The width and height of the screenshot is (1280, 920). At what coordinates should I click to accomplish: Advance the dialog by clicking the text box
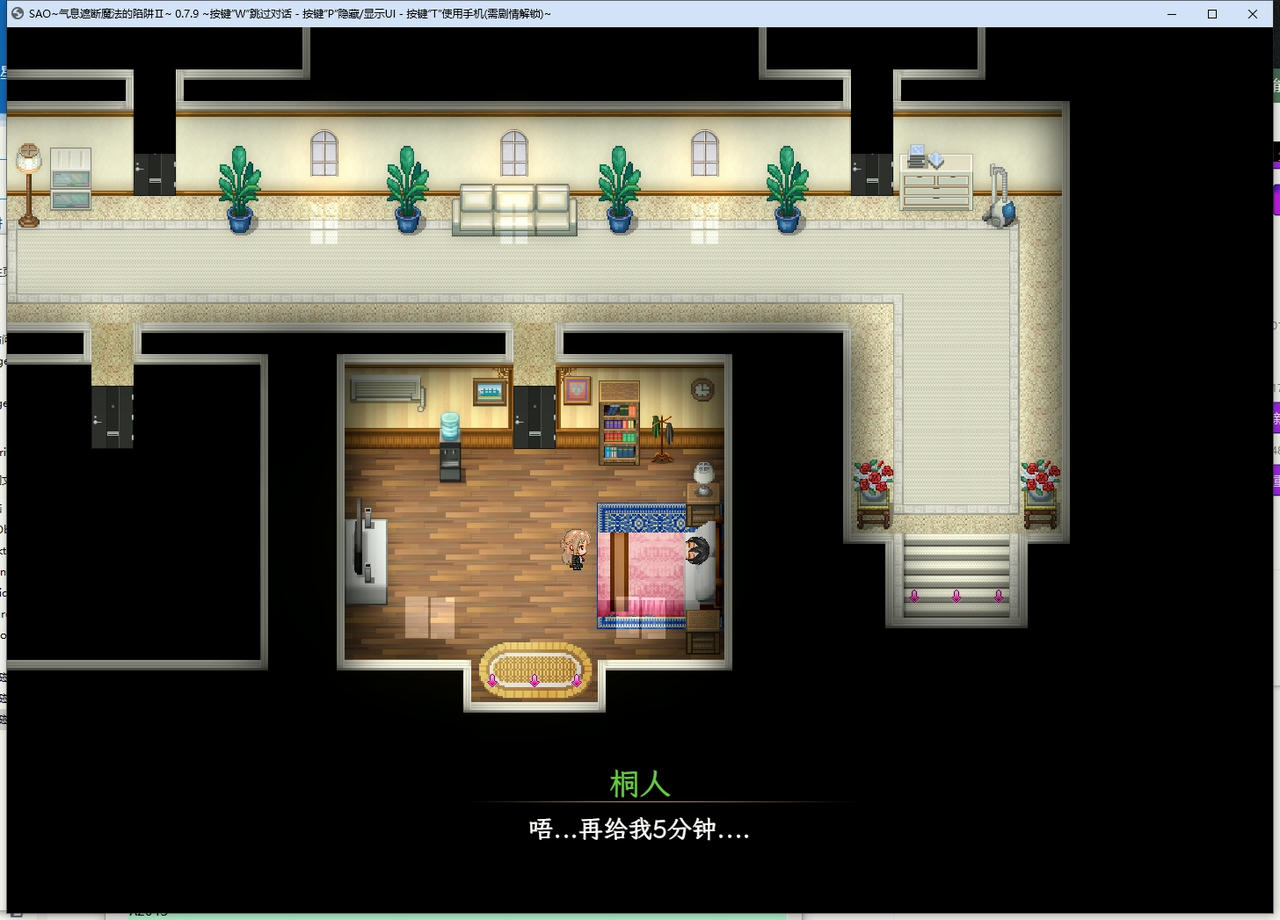[x=640, y=828]
